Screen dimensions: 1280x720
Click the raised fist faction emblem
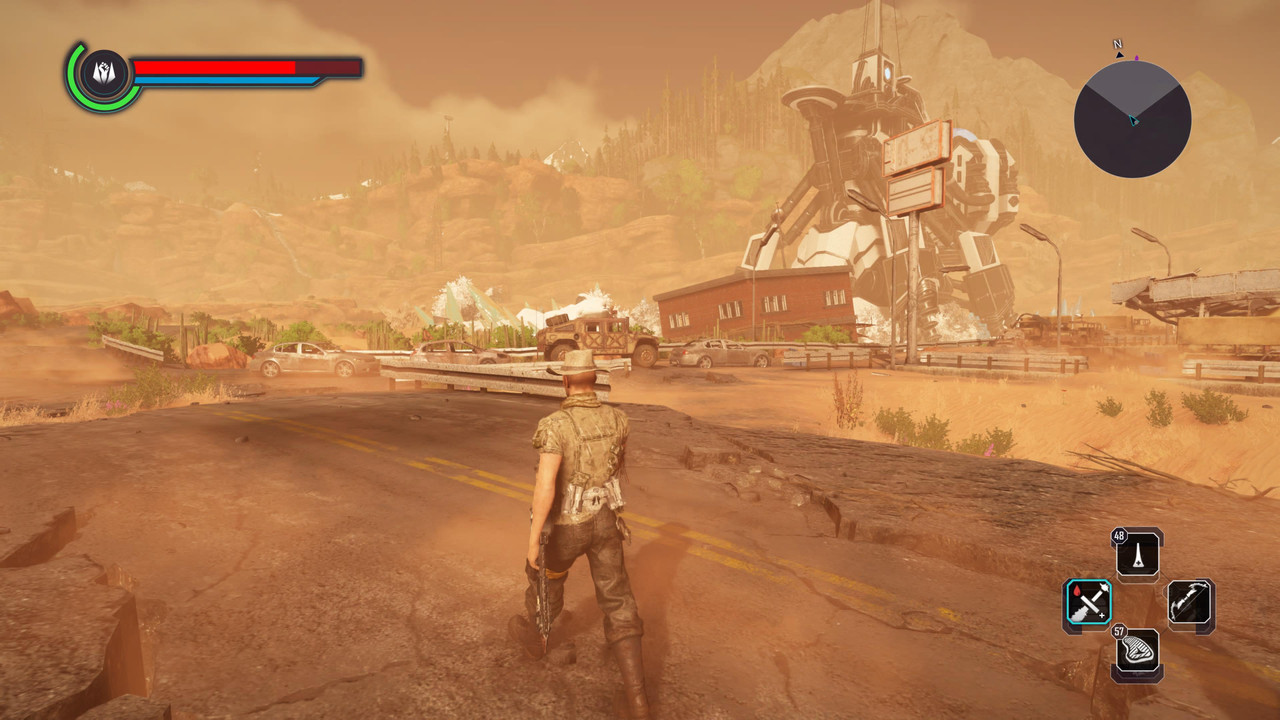pos(103,74)
